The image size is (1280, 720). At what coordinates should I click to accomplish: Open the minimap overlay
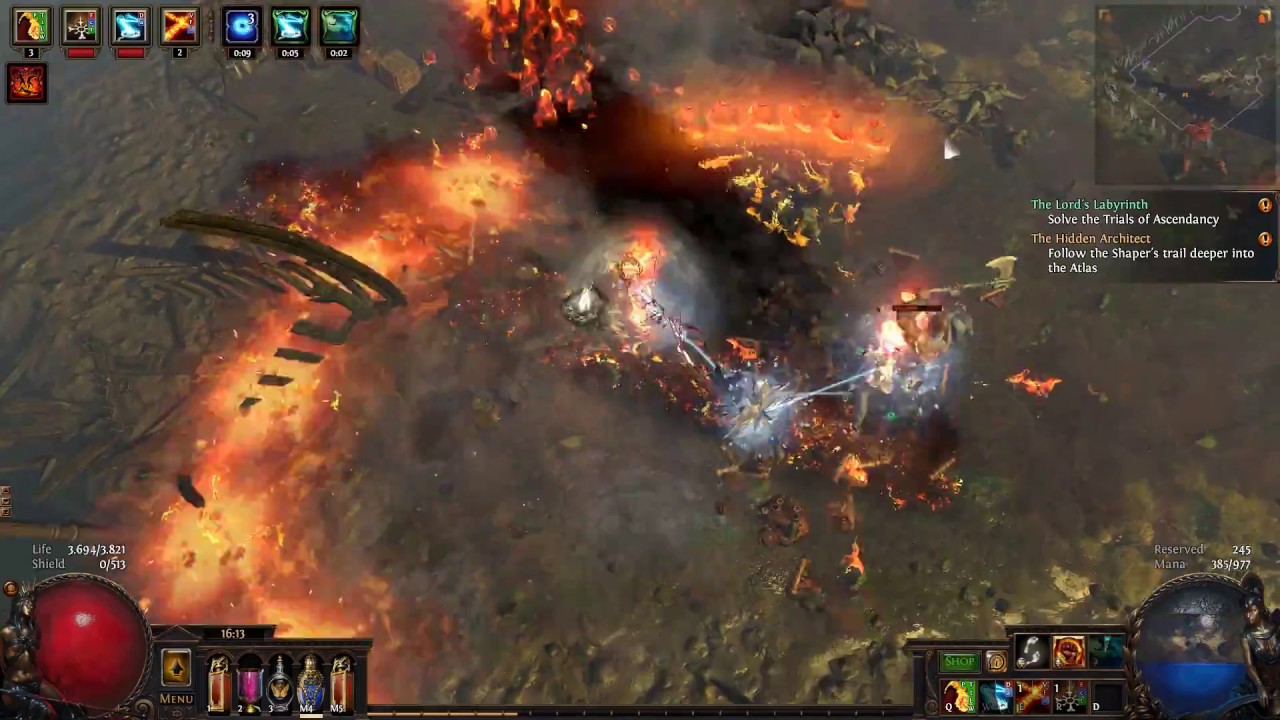point(1186,95)
